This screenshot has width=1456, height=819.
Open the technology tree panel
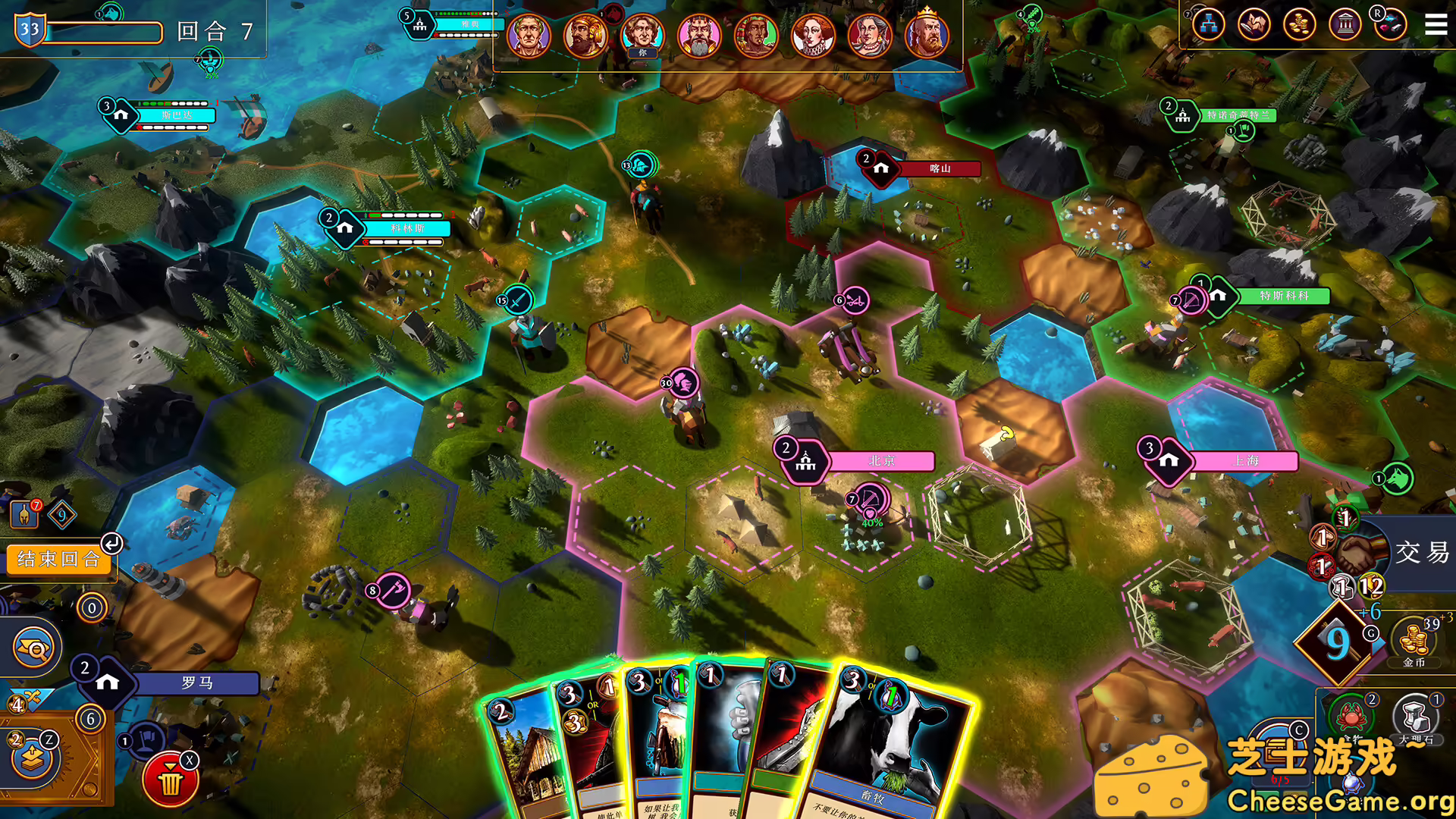coord(1209,24)
